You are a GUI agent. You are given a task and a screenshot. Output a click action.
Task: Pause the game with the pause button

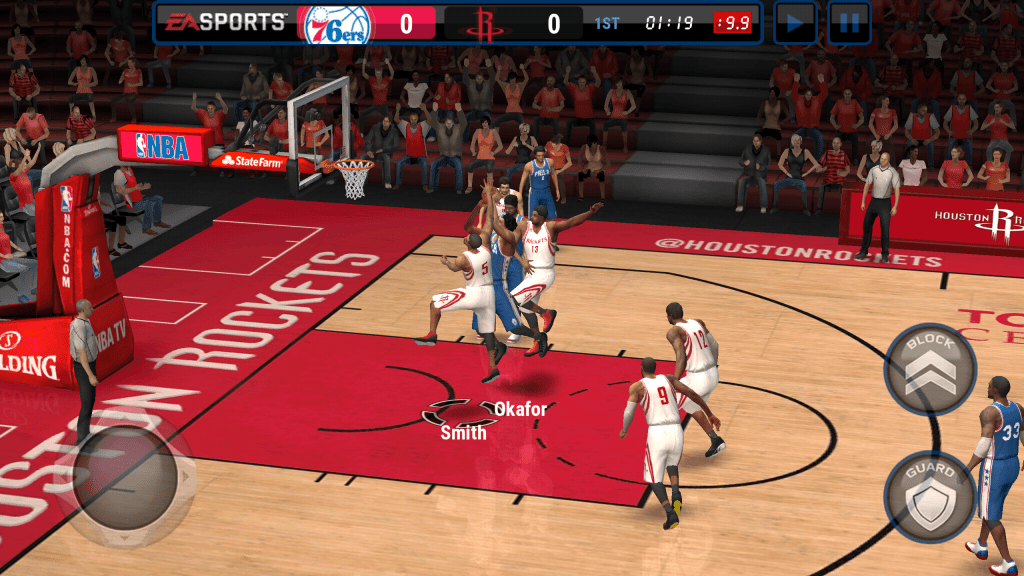point(848,23)
